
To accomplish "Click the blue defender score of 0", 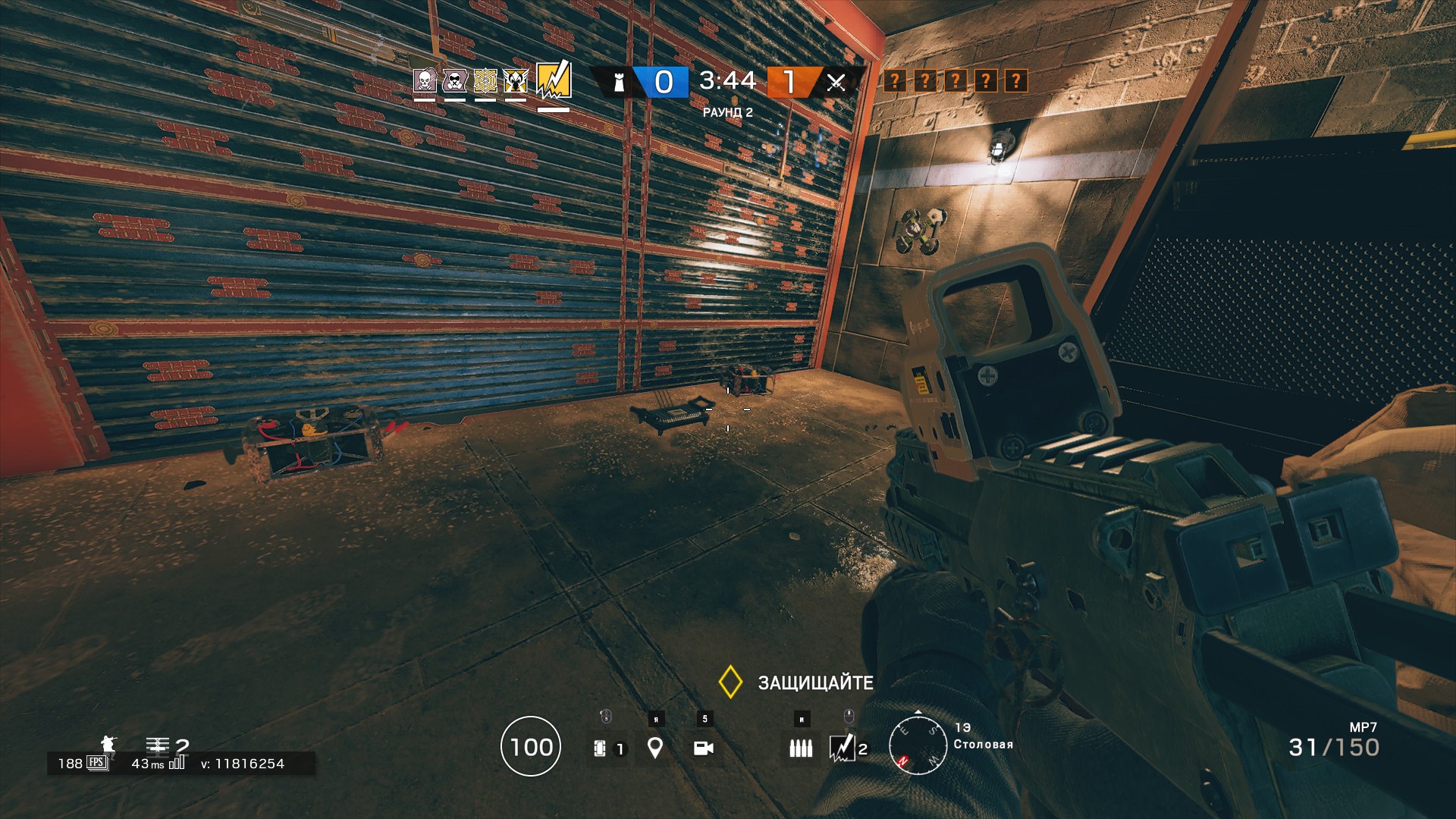I will (x=663, y=83).
